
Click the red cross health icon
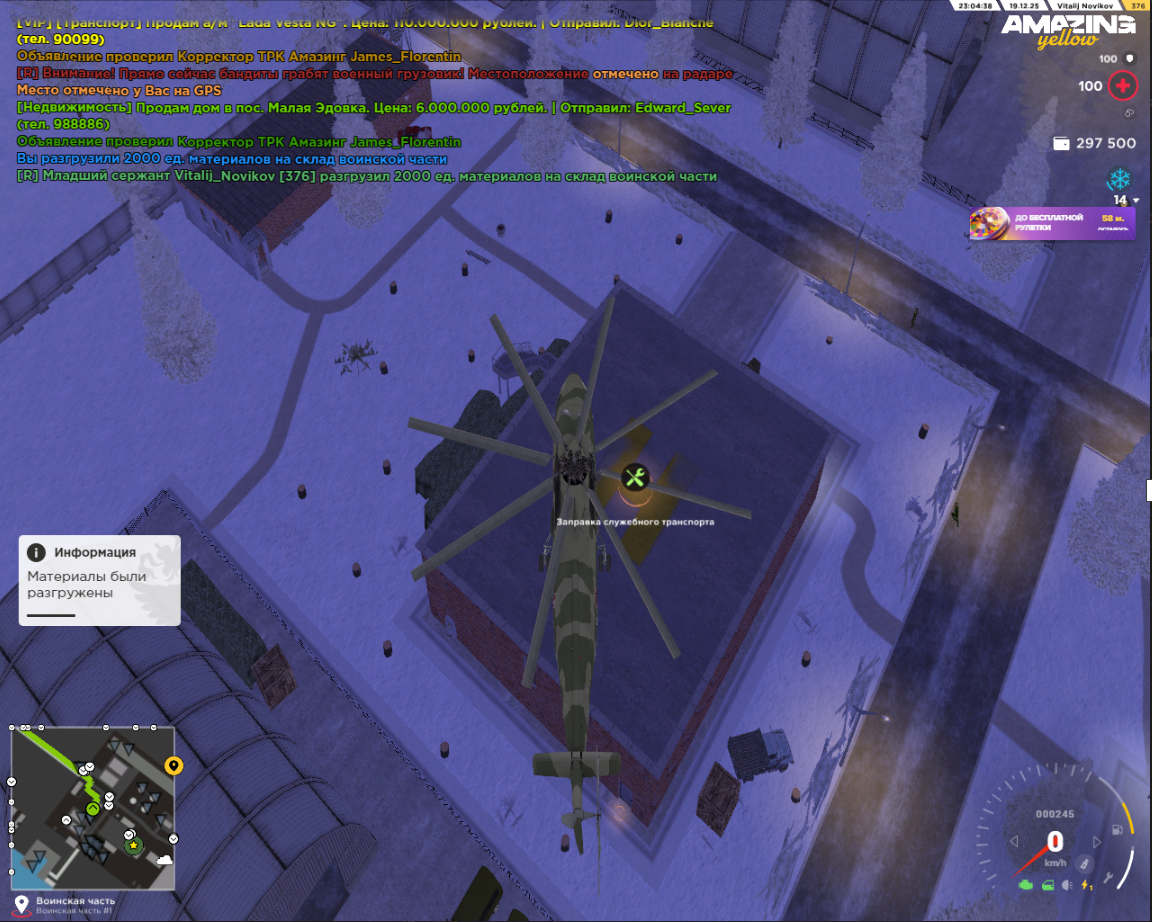click(1123, 86)
